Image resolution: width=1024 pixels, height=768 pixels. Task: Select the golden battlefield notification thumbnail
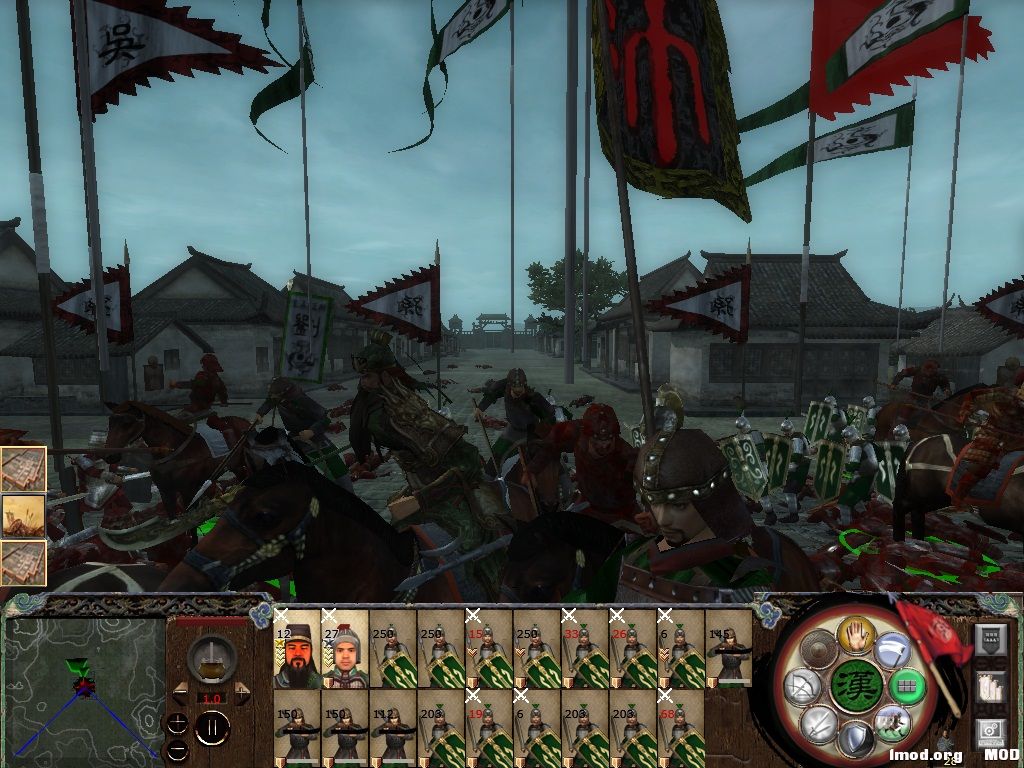click(23, 516)
